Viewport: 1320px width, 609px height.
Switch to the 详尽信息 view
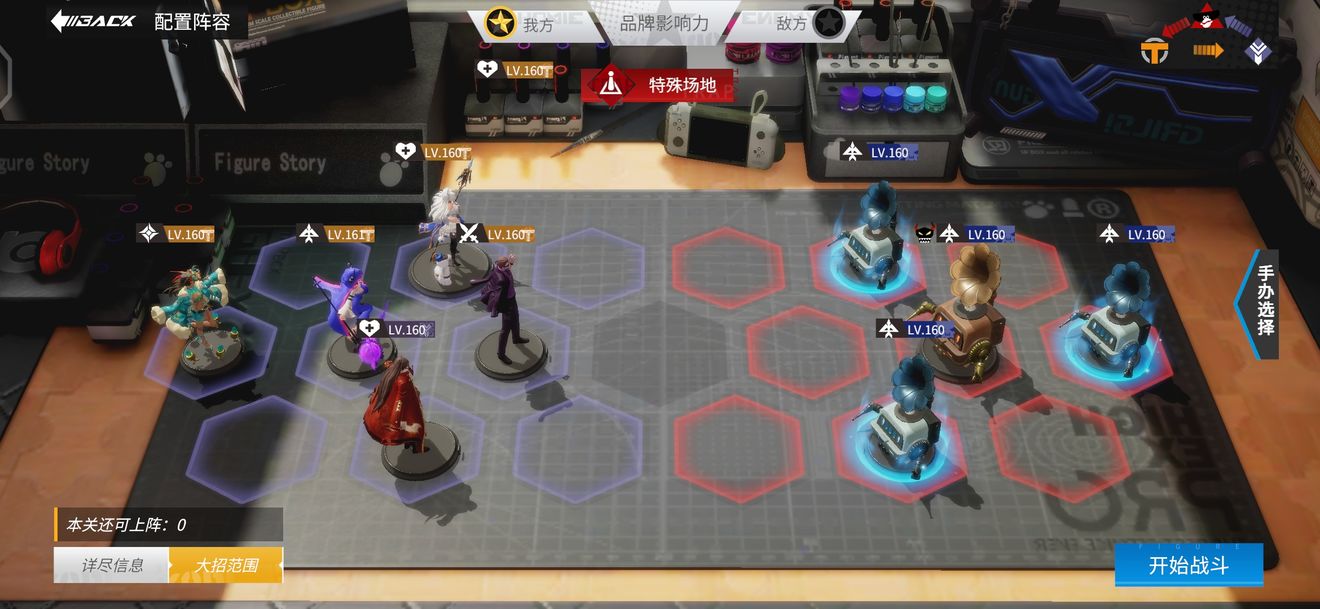(x=112, y=565)
